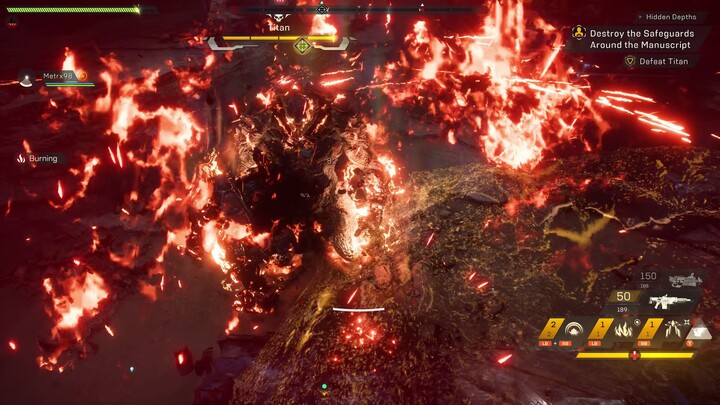Activate the triangular ultimate ability icon

pyautogui.click(x=699, y=329)
